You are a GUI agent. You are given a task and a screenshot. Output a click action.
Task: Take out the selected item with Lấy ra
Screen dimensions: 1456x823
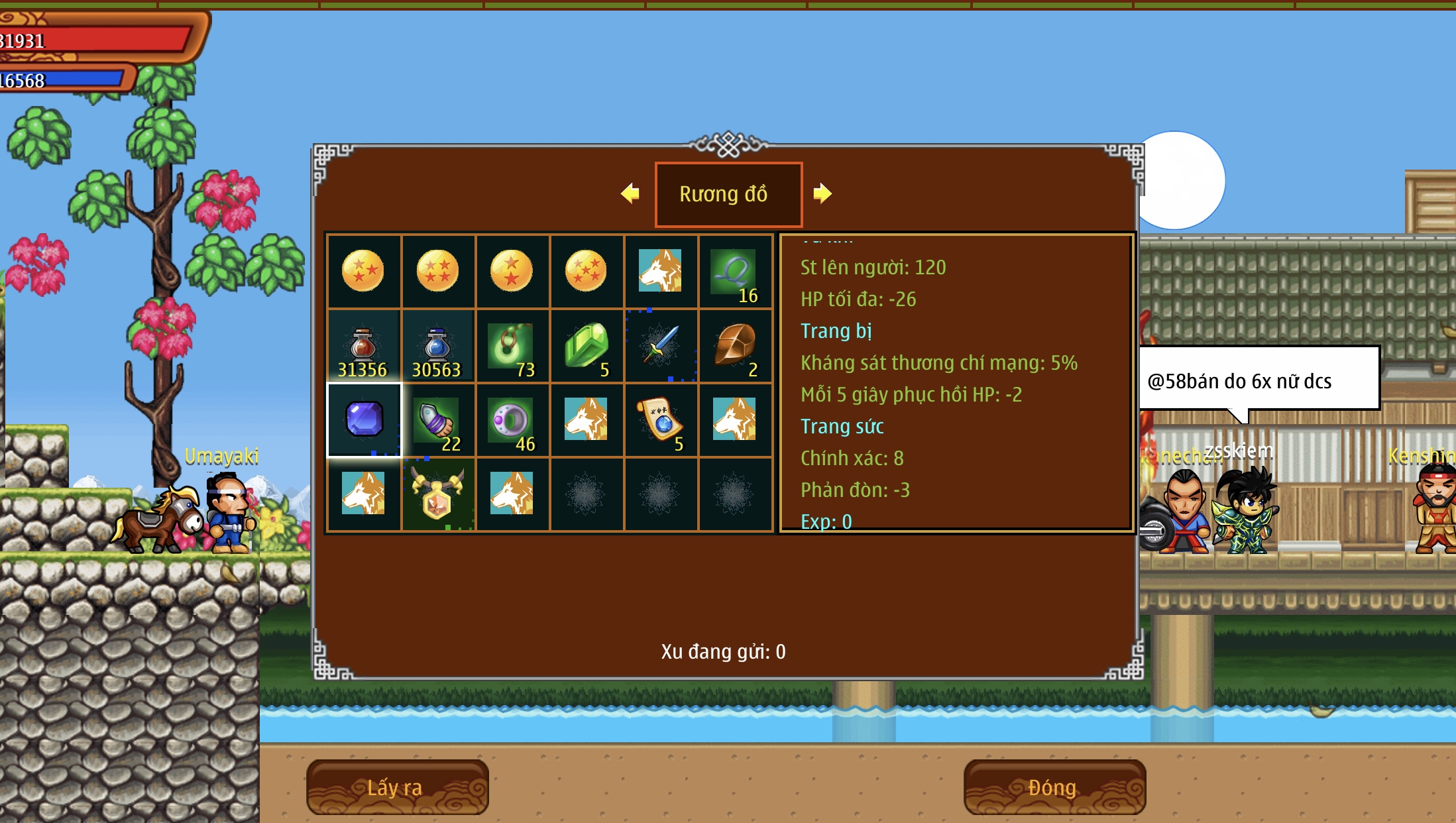coord(397,787)
